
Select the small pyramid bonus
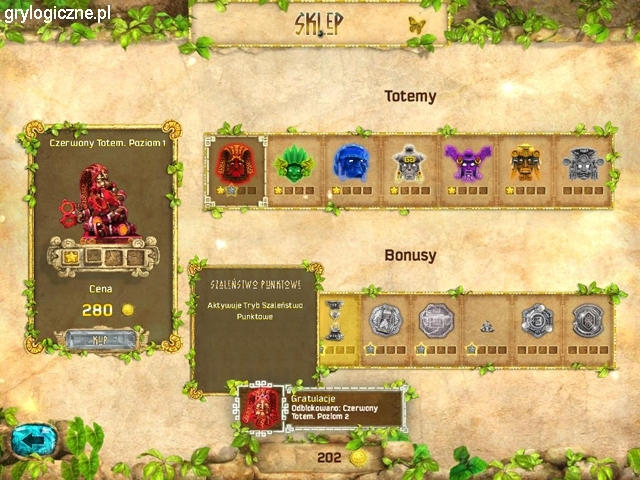click(487, 324)
